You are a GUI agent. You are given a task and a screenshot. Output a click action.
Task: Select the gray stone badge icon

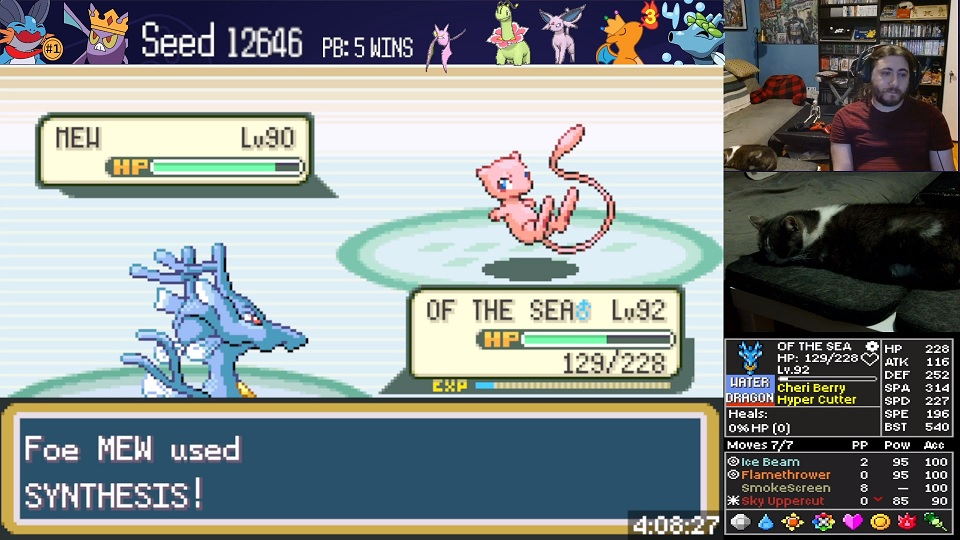[x=740, y=522]
